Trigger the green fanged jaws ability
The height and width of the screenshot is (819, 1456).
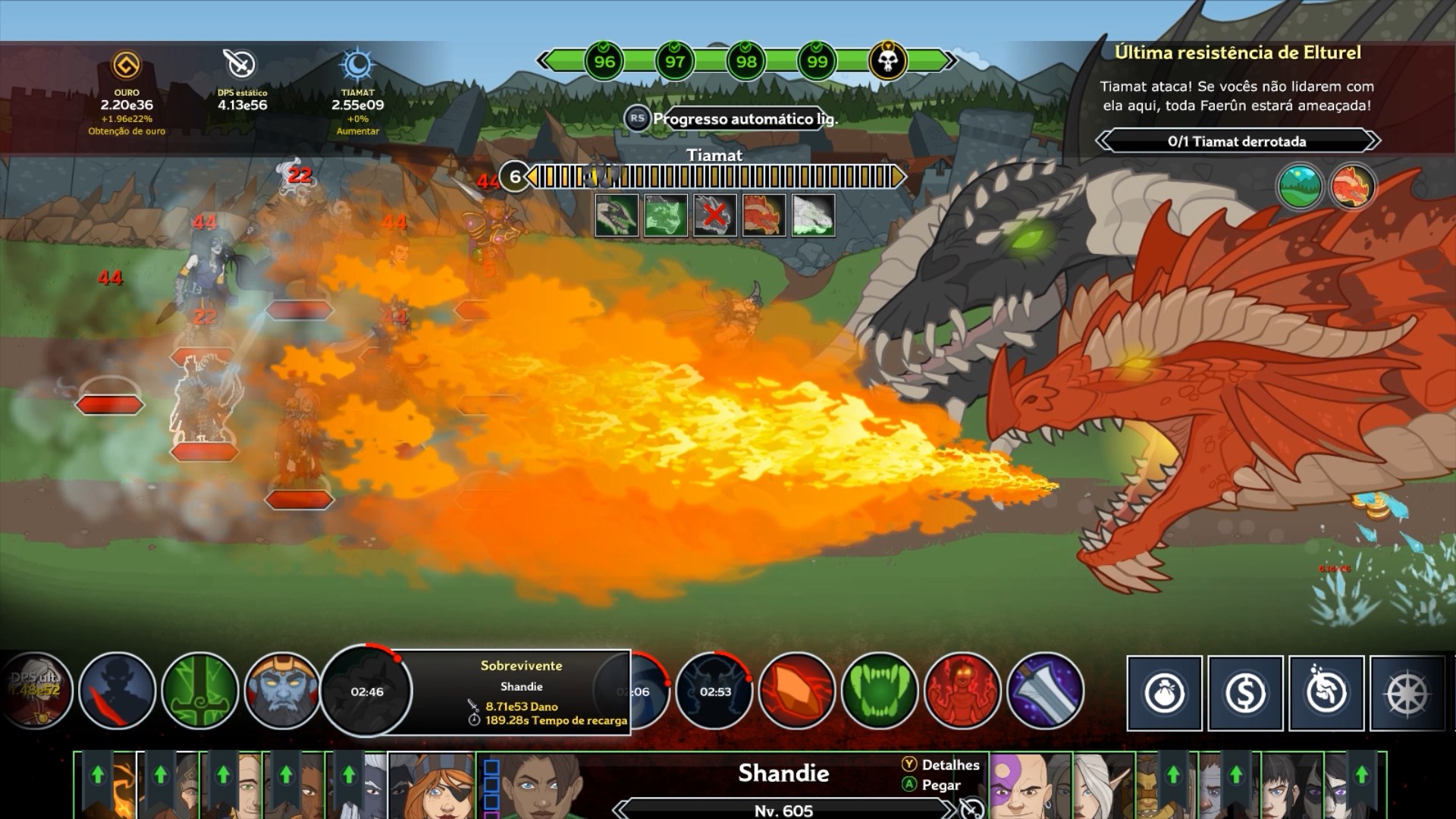[880, 691]
